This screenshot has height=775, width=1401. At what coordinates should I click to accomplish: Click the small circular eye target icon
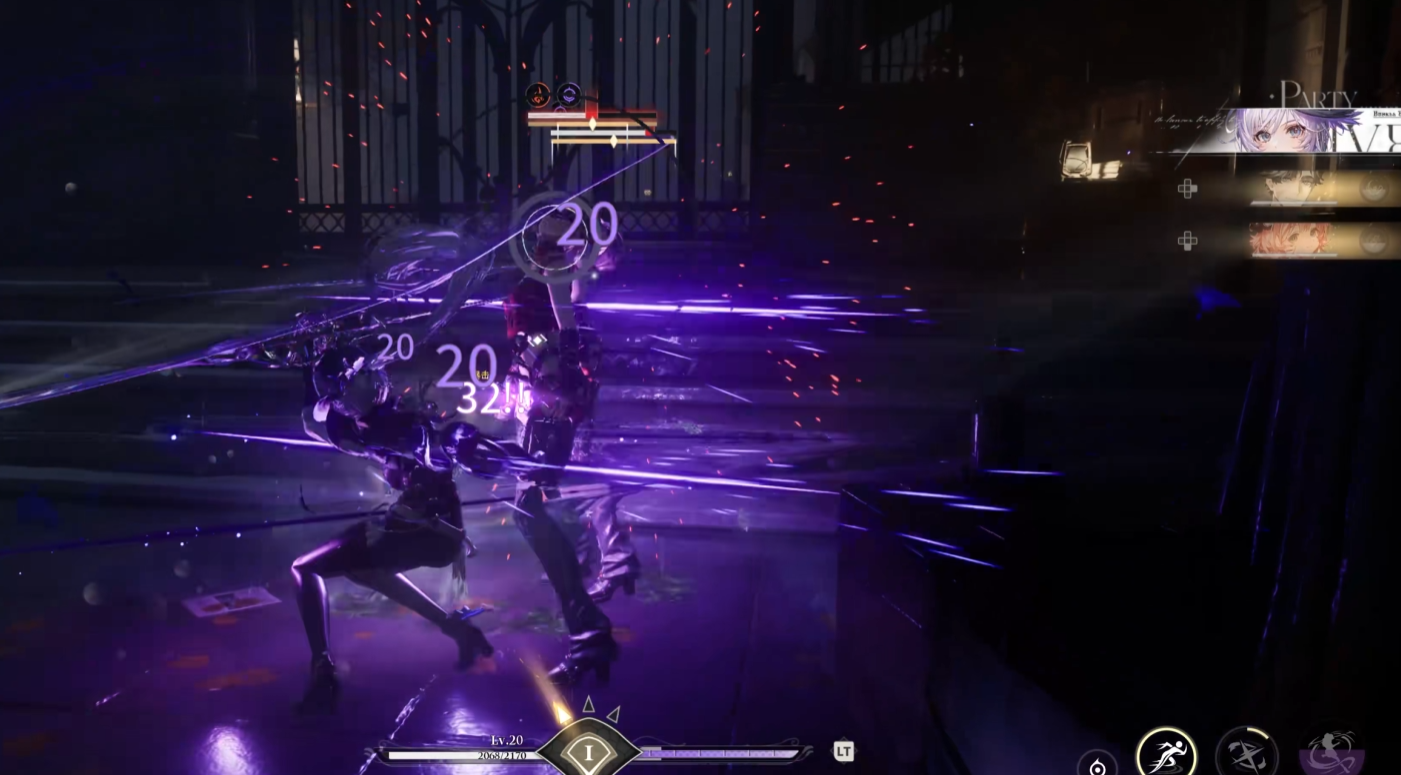click(x=1097, y=767)
